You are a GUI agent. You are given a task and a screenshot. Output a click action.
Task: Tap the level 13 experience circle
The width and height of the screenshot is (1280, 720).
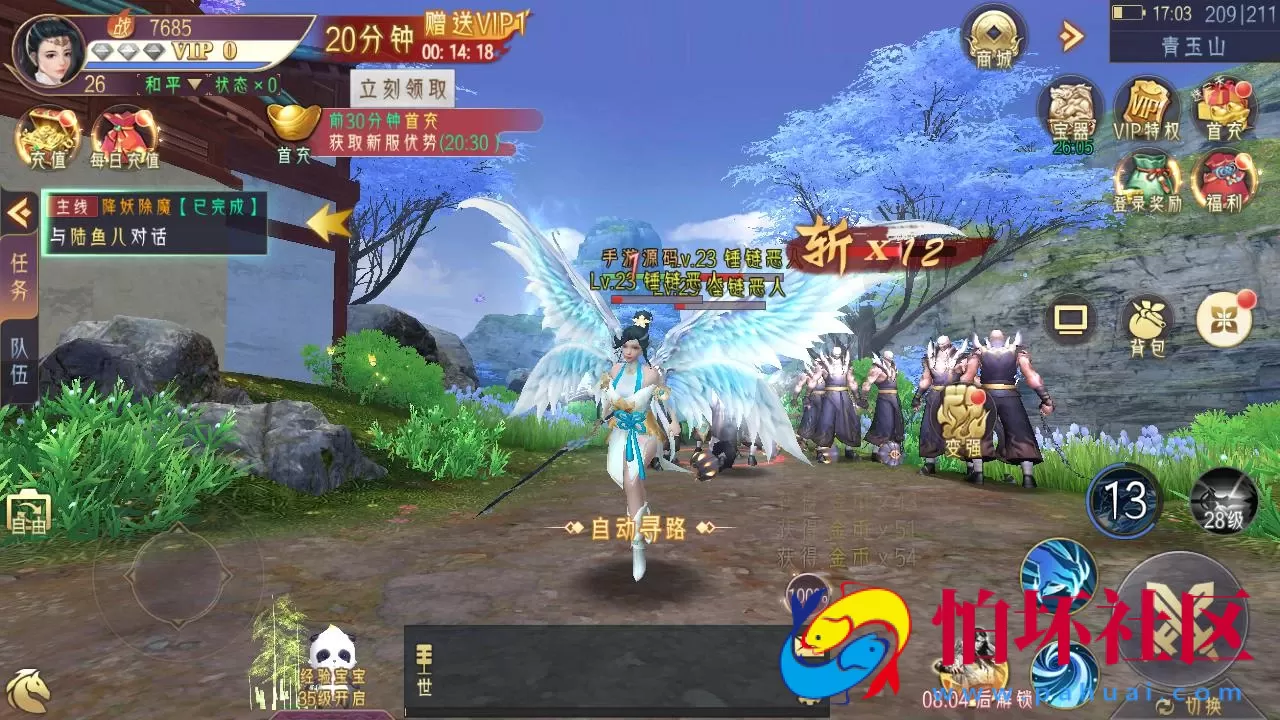click(x=1125, y=502)
